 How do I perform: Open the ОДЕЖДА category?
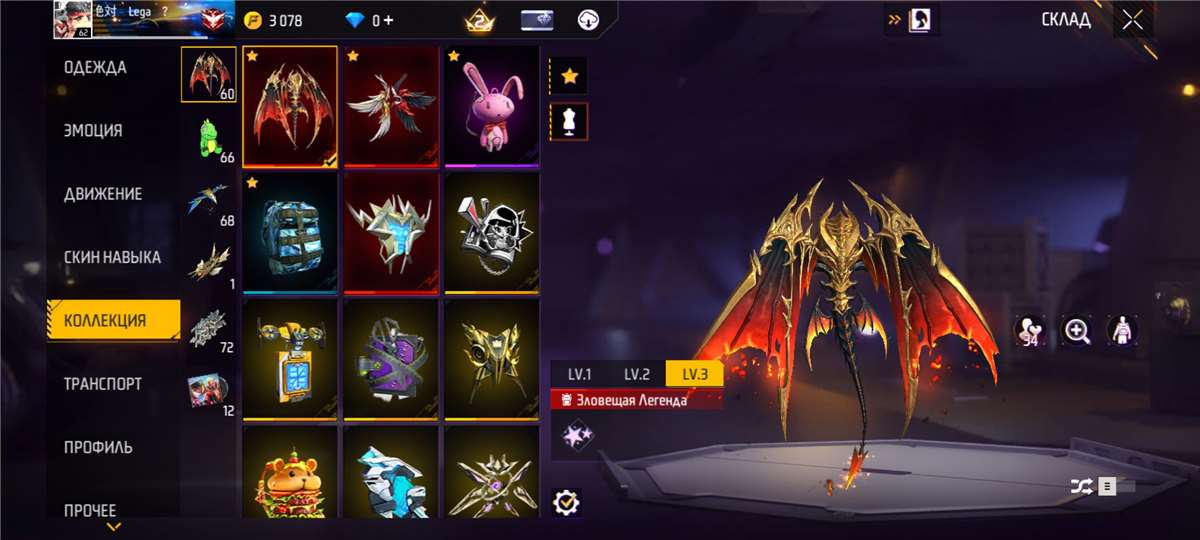[x=95, y=68]
